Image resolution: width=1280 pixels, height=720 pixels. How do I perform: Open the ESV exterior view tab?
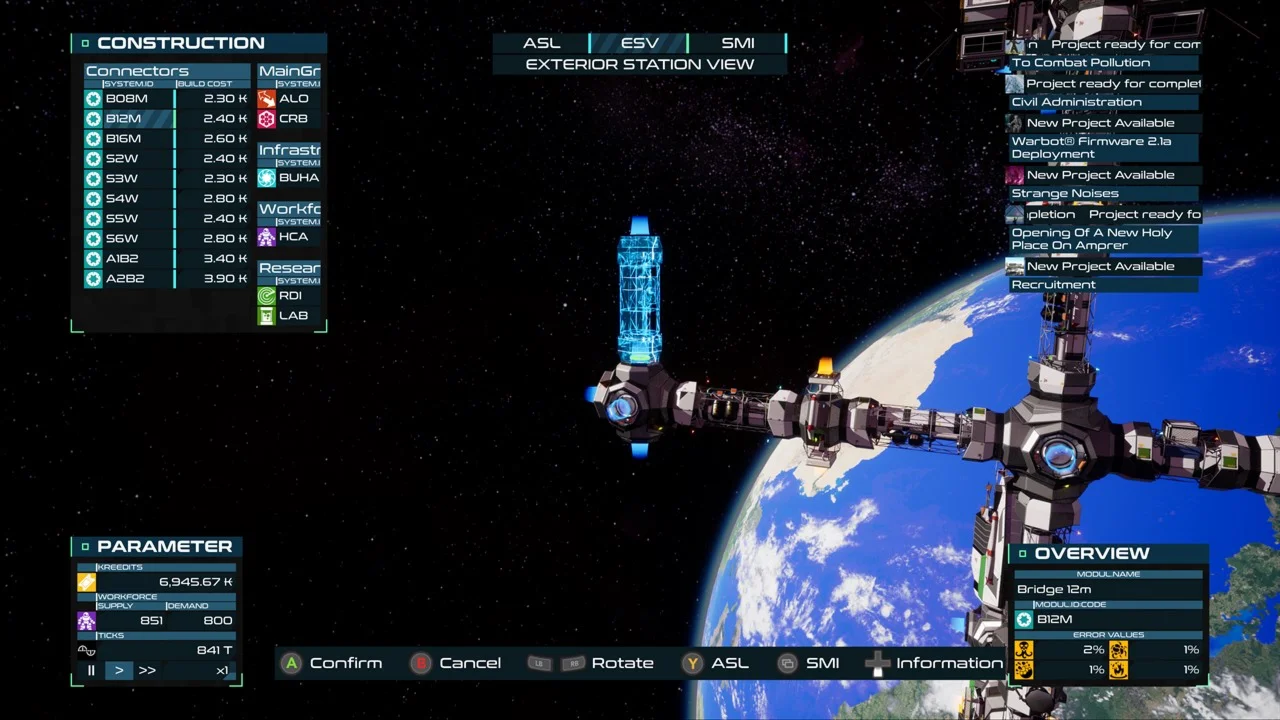640,43
